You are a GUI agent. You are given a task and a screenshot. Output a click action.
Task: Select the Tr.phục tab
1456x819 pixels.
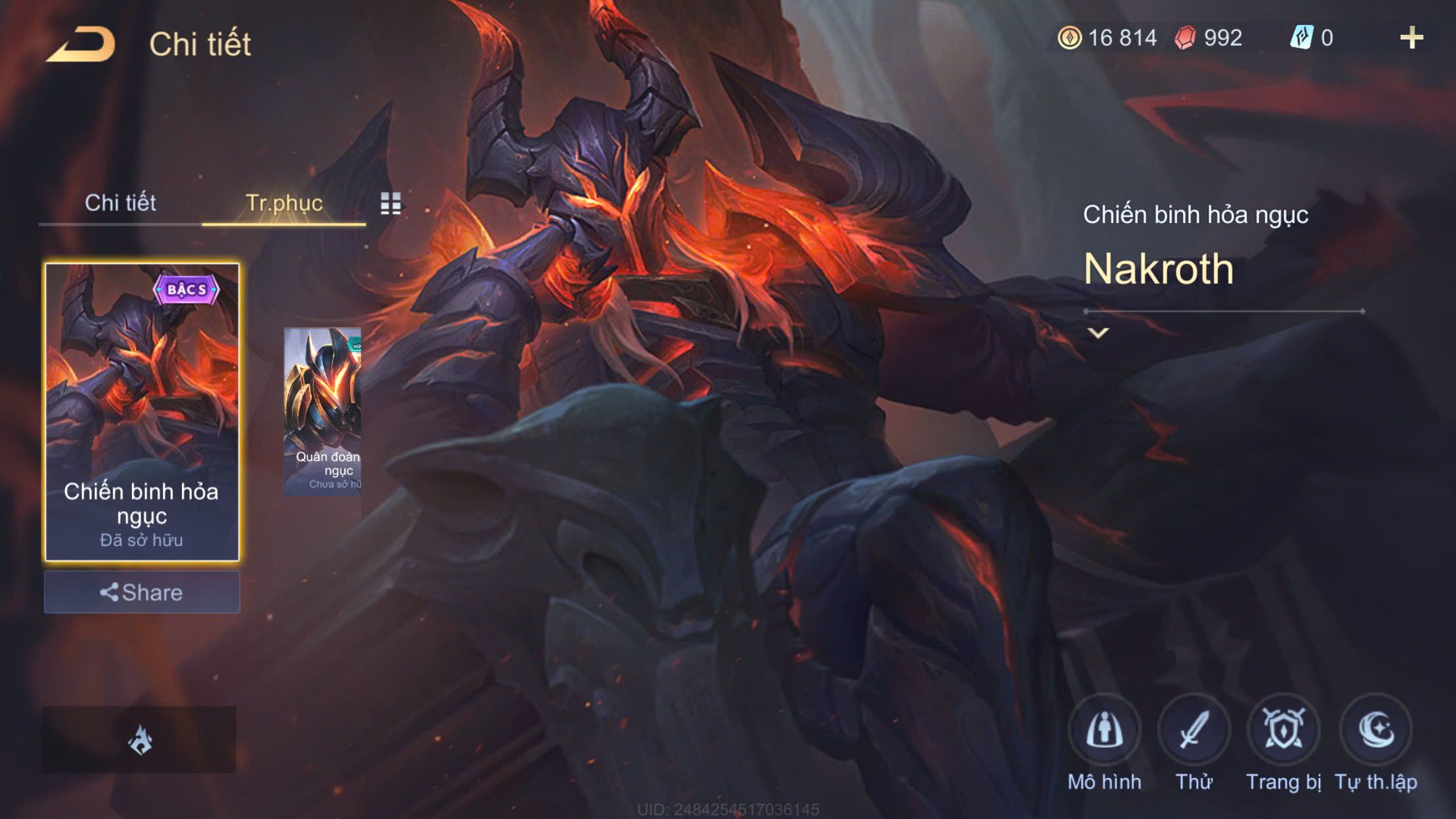[284, 203]
